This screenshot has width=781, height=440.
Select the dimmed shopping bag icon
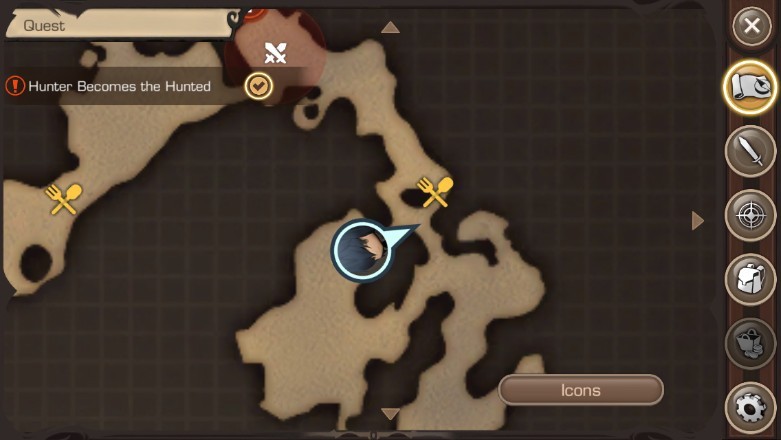pyautogui.click(x=751, y=343)
